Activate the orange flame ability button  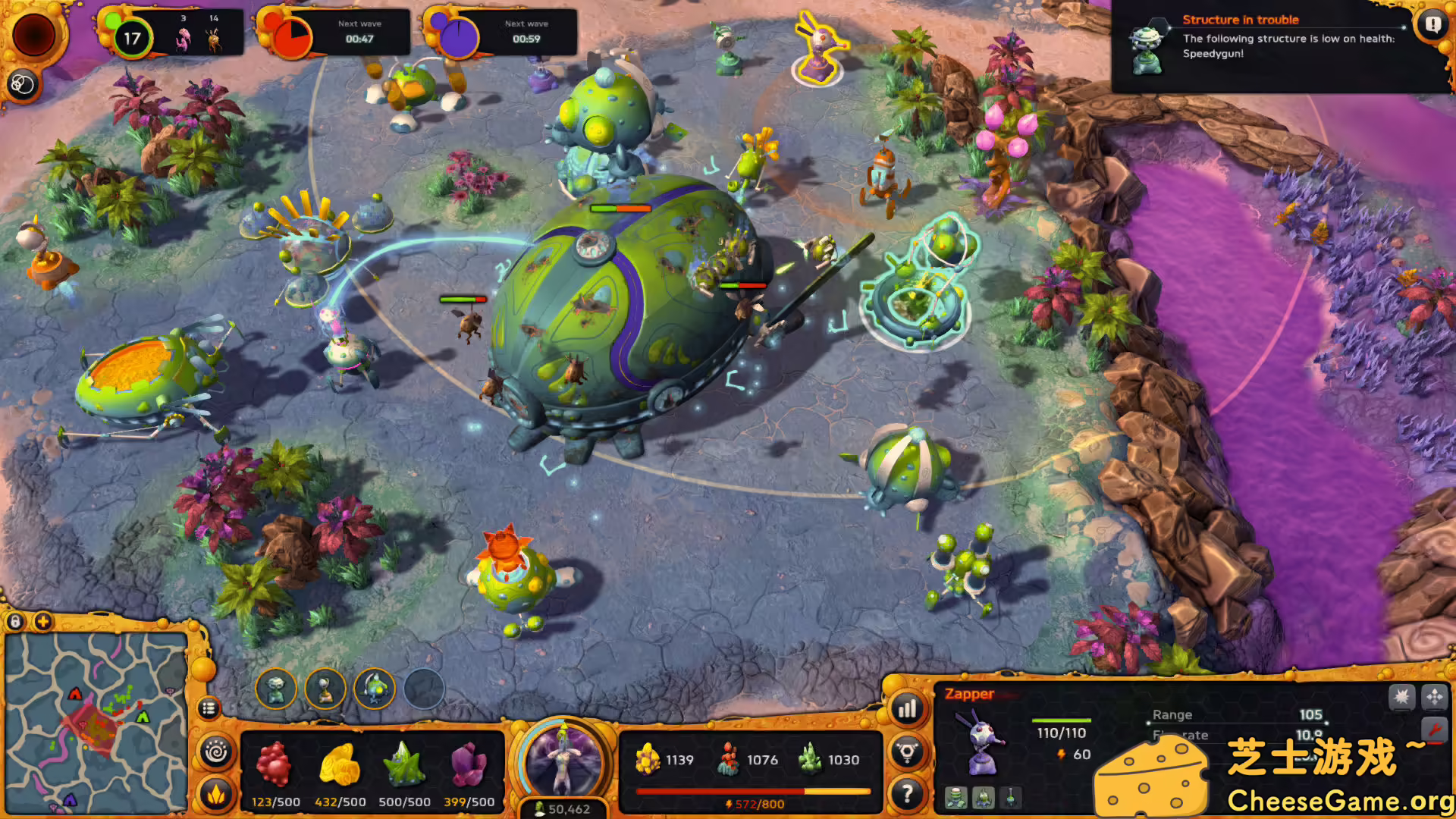click(x=216, y=795)
